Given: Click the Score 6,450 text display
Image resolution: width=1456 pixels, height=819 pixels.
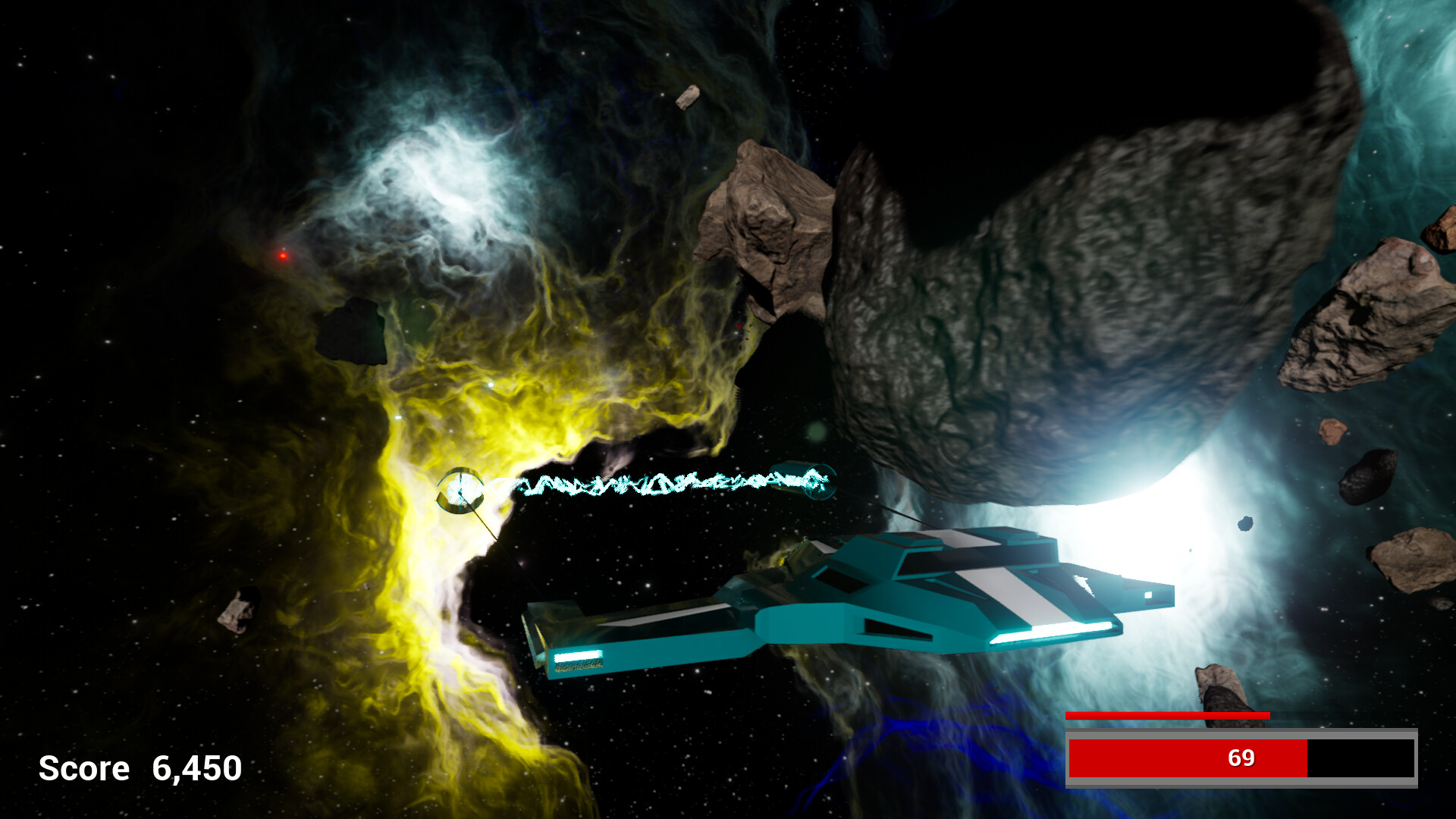Looking at the screenshot, I should point(140,768).
